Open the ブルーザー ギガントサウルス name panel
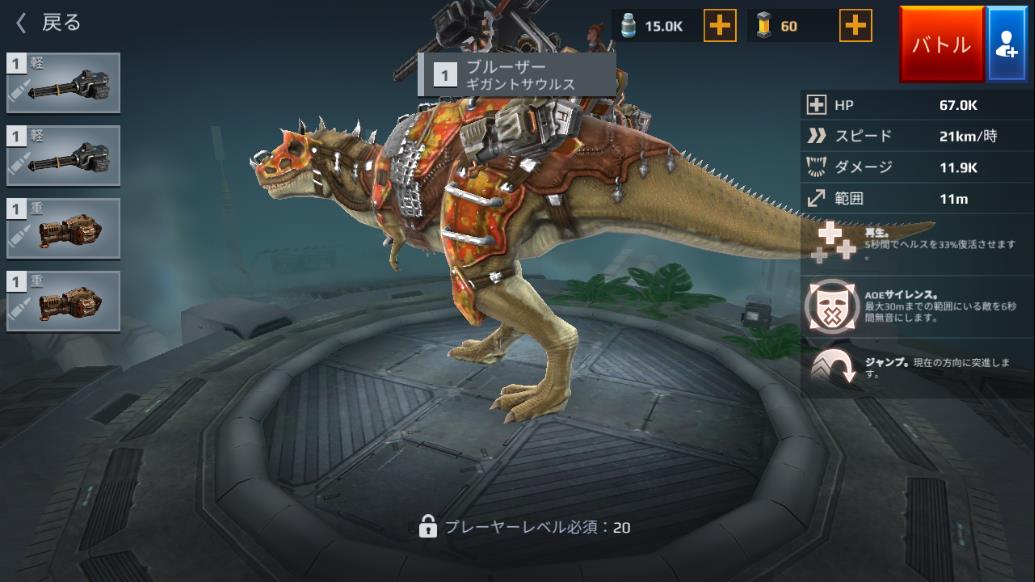The image size is (1035, 582). [x=516, y=74]
